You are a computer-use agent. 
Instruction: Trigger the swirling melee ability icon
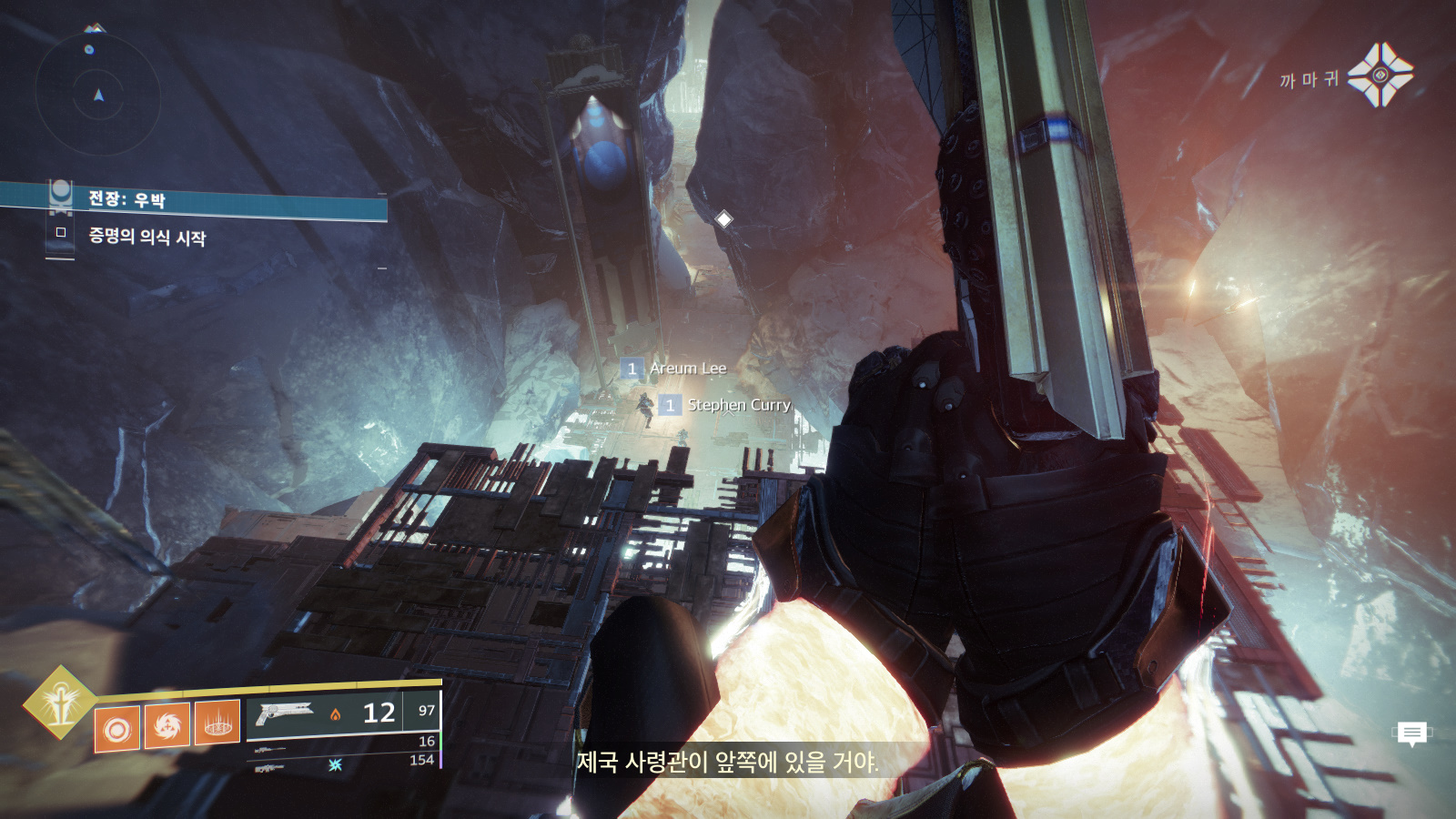point(167,725)
